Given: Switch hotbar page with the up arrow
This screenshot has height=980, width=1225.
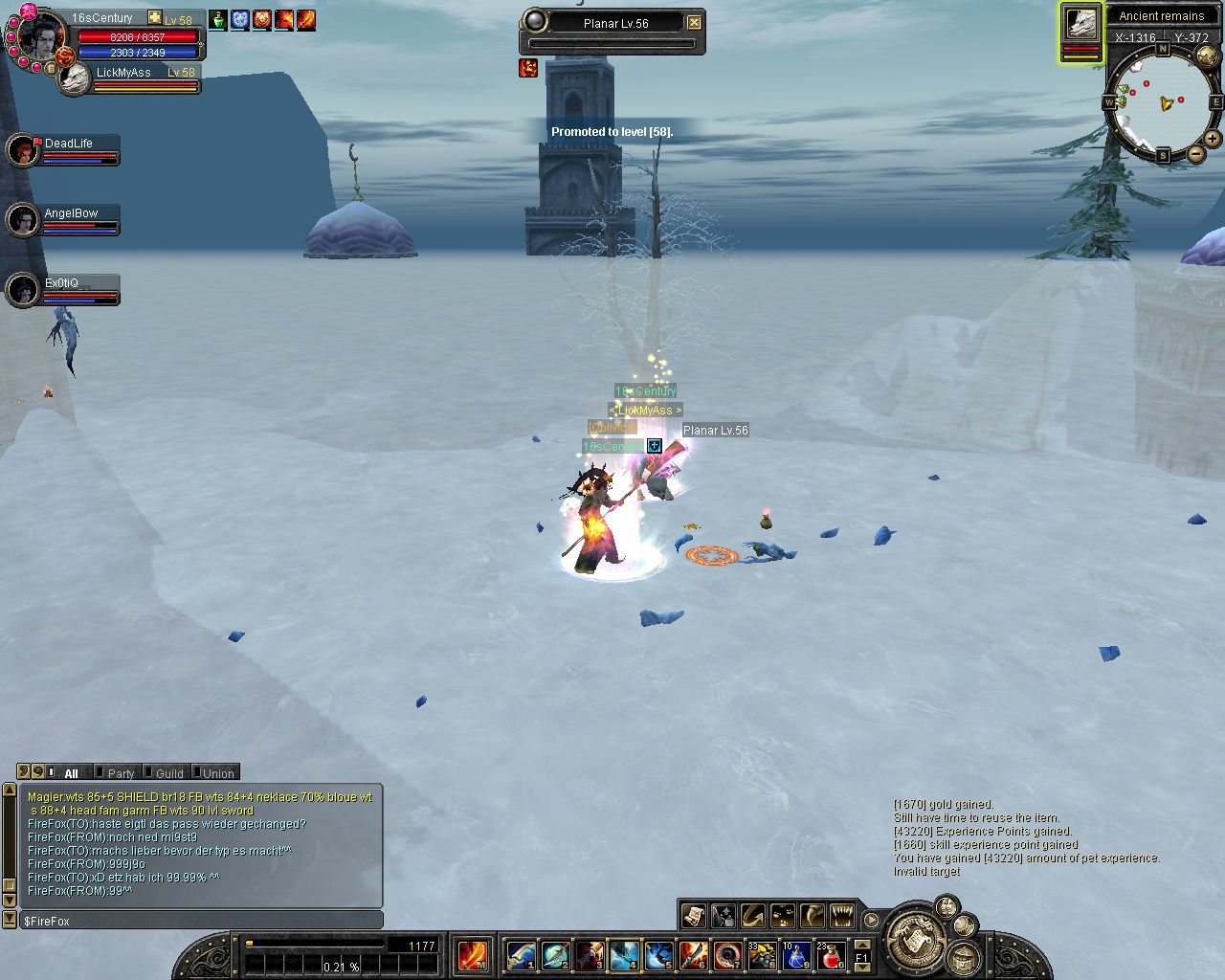Looking at the screenshot, I should (862, 946).
